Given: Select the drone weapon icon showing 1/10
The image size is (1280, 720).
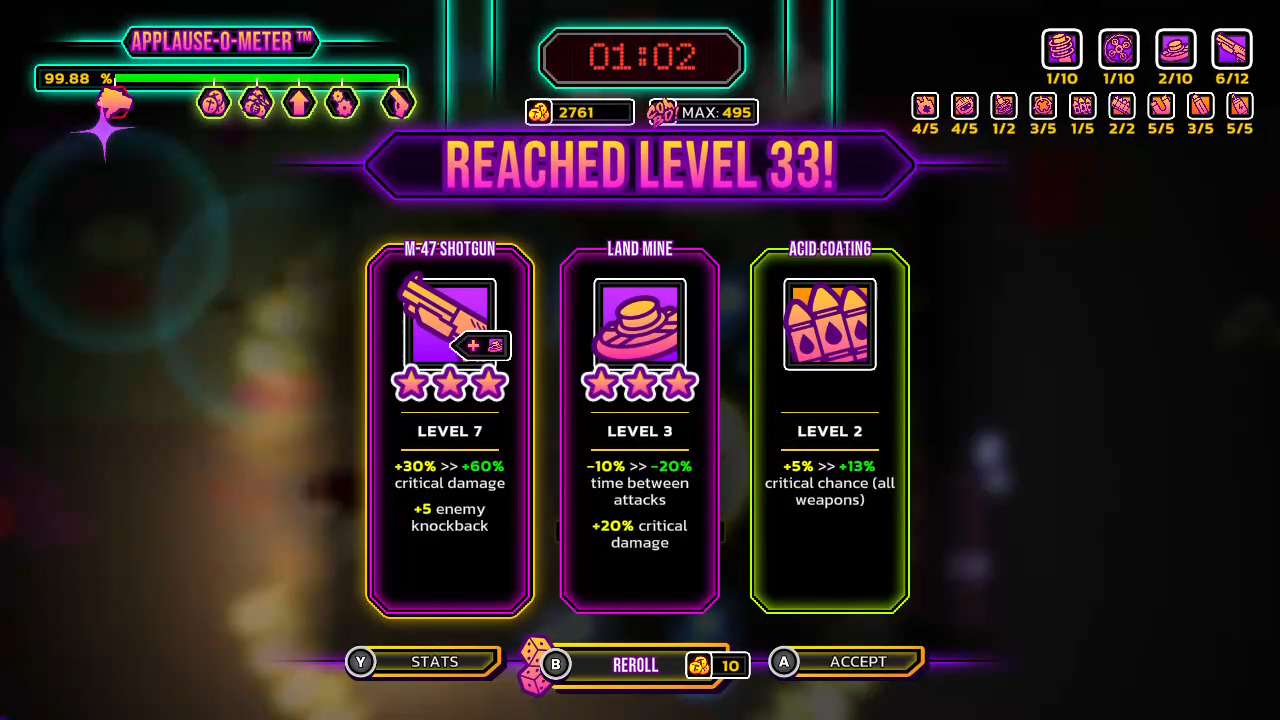Looking at the screenshot, I should (x=1119, y=47).
